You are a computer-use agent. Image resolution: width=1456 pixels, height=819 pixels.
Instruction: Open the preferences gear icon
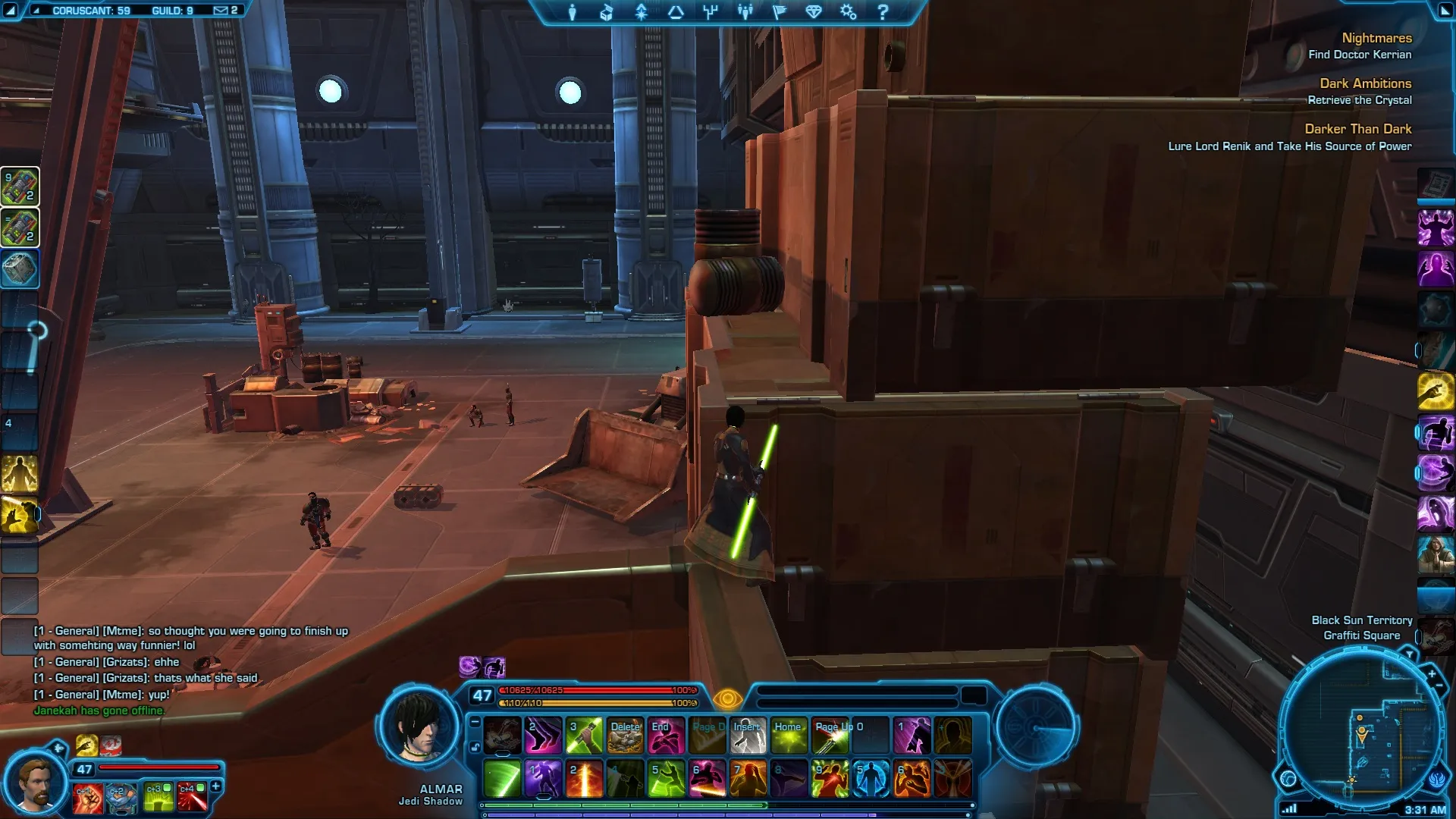click(x=848, y=12)
